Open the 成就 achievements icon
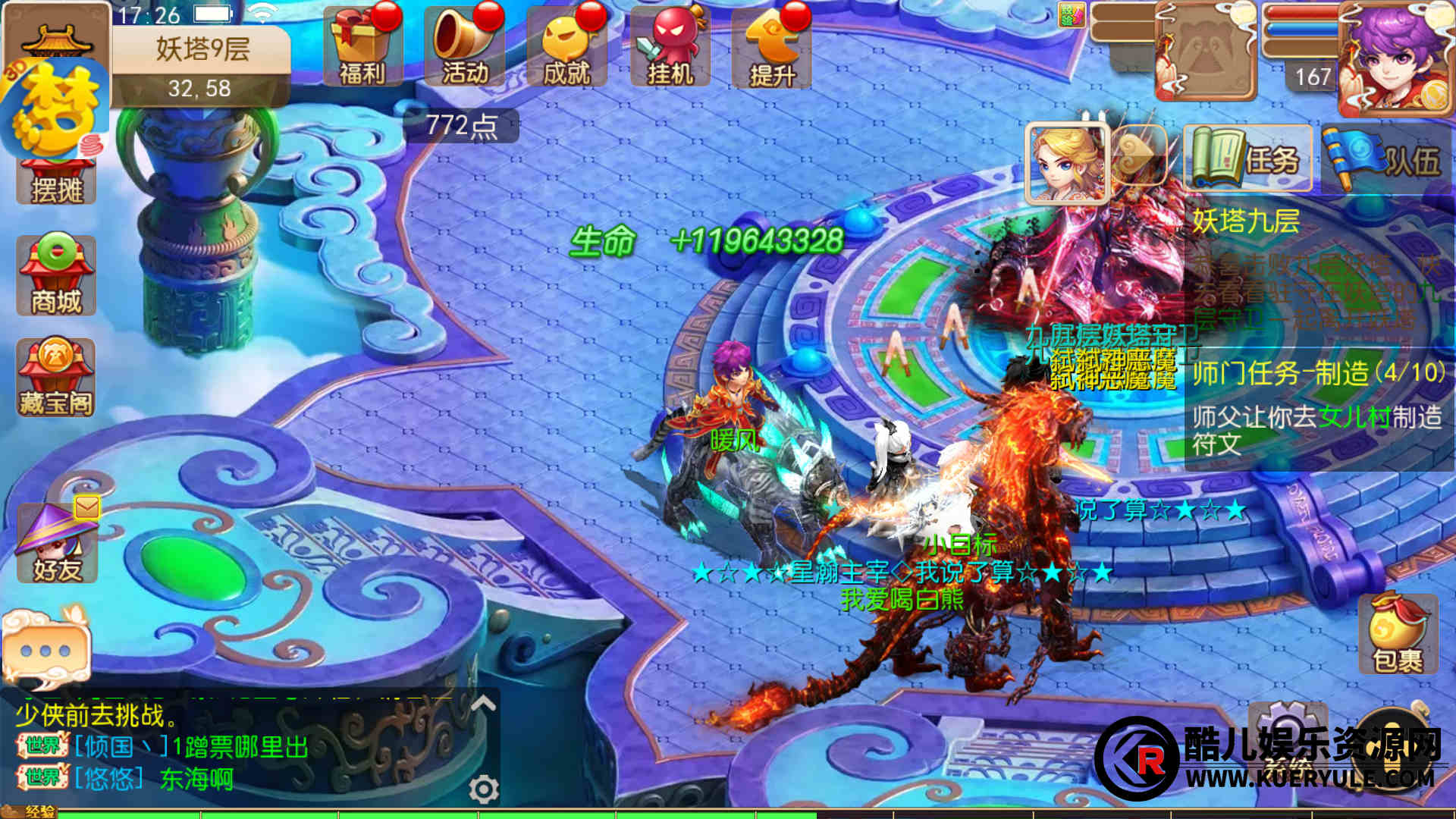This screenshot has width=1456, height=819. [567, 47]
